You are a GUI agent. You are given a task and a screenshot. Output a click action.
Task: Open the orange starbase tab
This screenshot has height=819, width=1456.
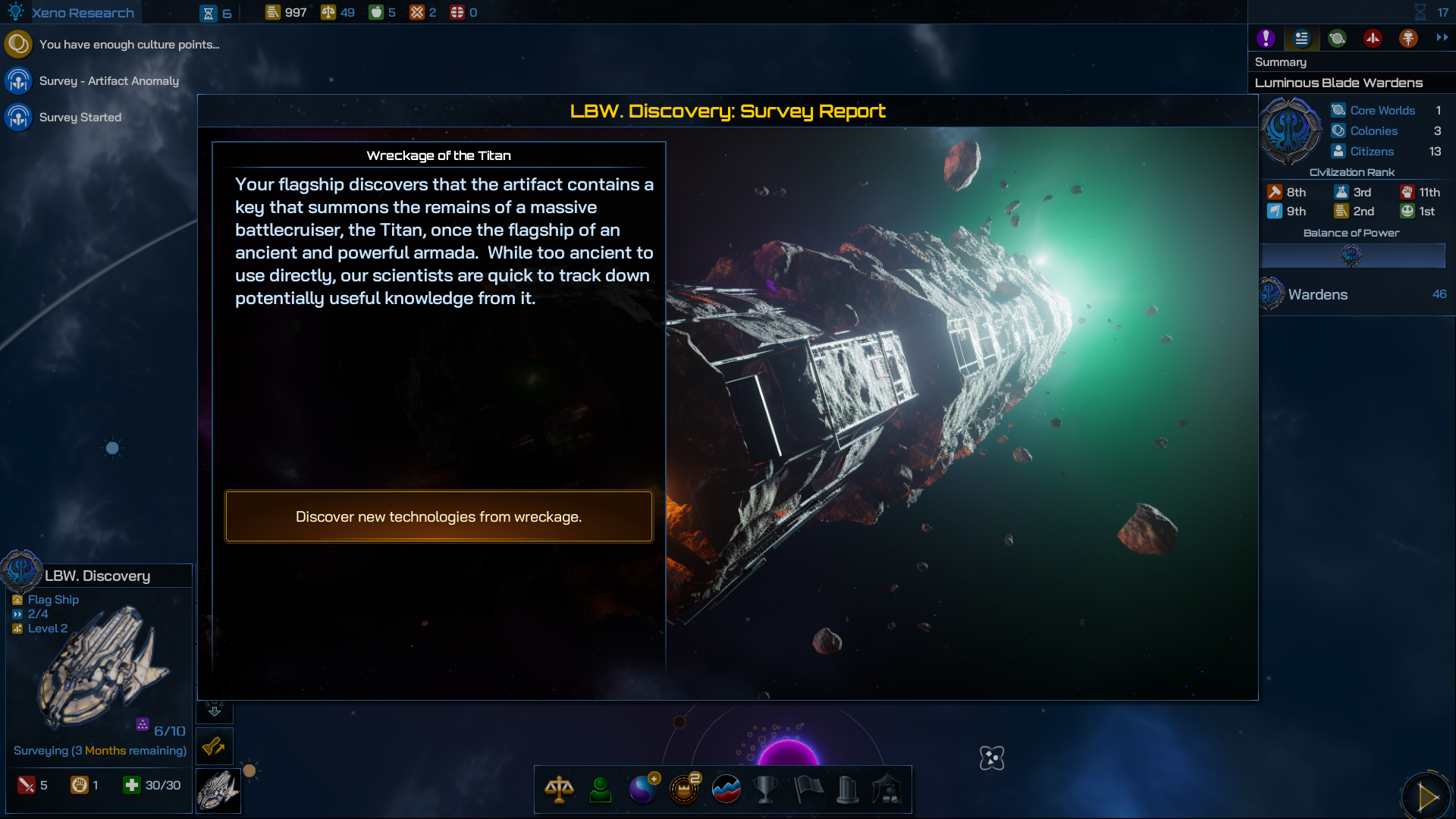point(1408,39)
